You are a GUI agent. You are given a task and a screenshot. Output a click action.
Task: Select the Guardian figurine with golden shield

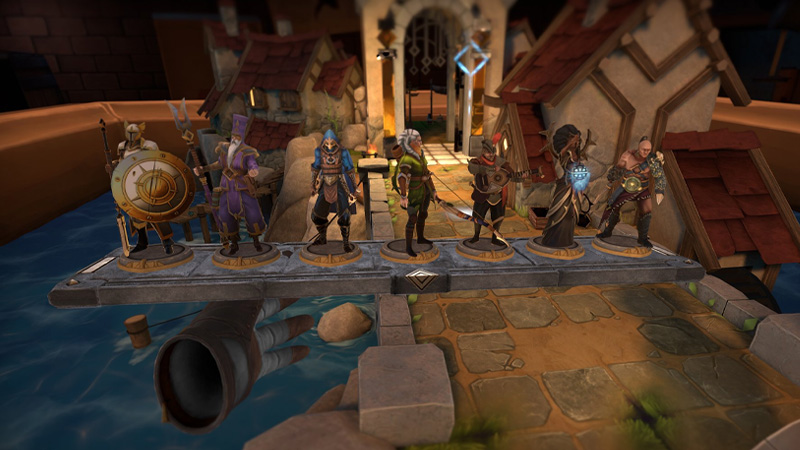(x=150, y=190)
